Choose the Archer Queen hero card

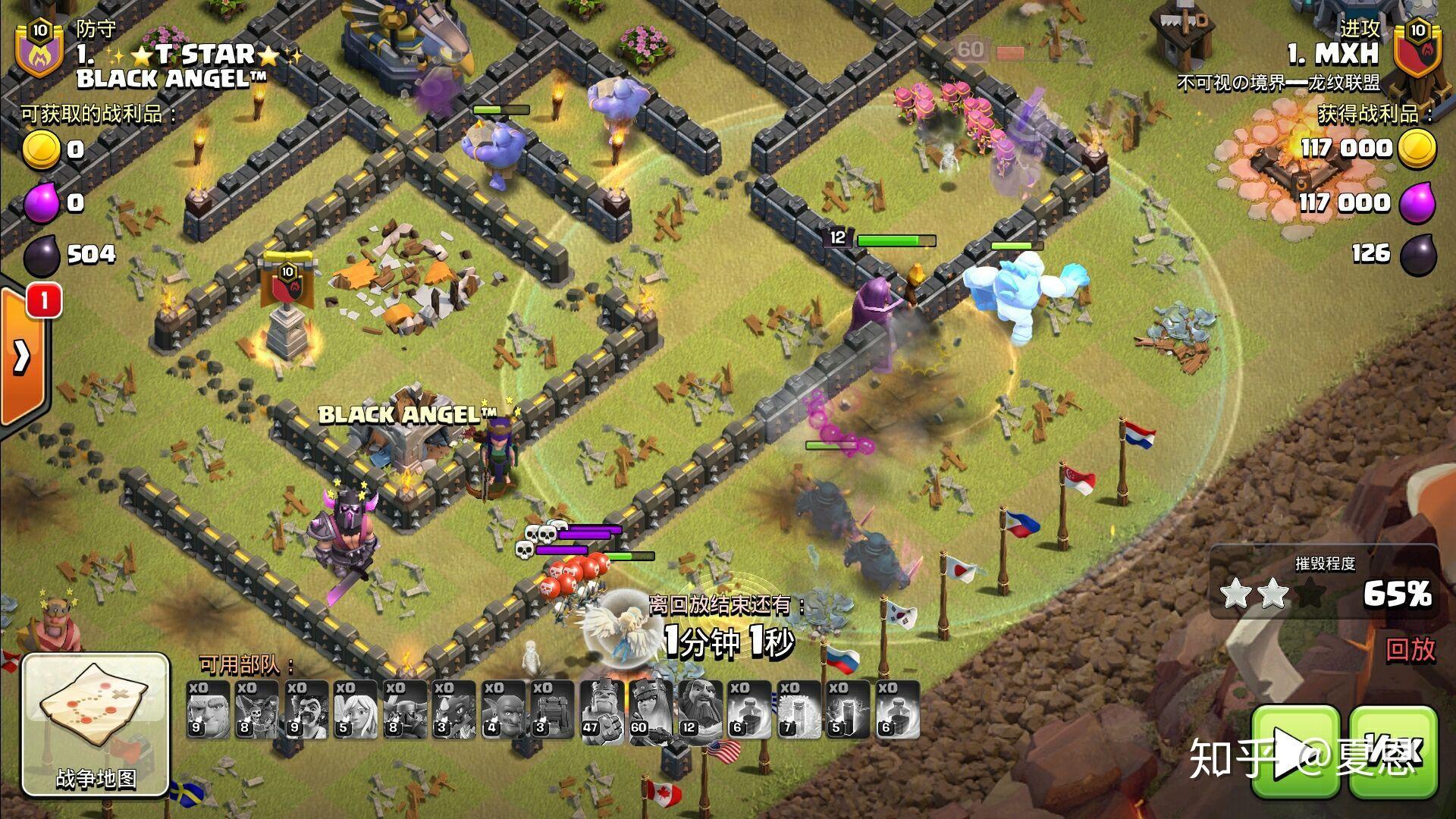651,710
